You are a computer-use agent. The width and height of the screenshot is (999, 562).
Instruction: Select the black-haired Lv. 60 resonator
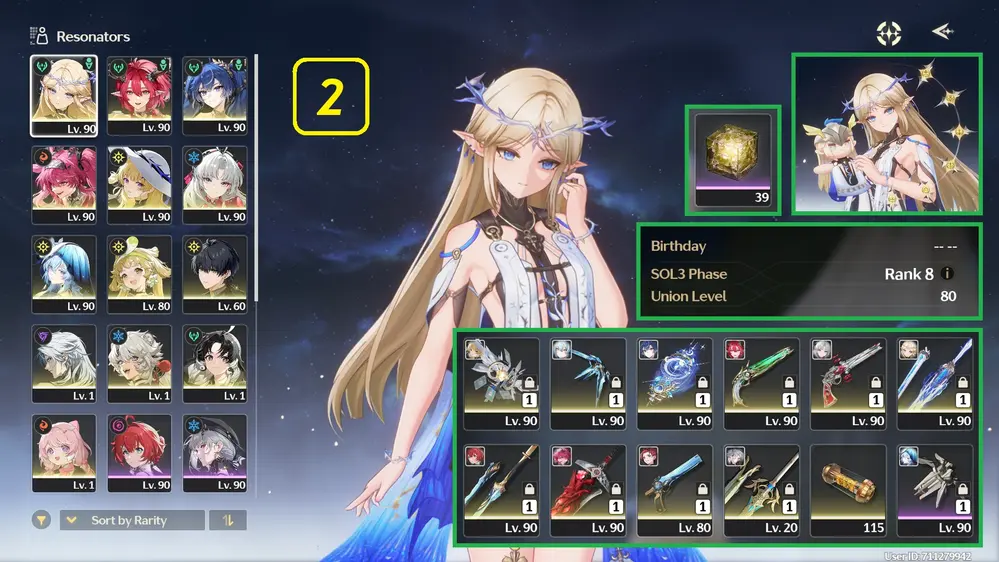pos(216,275)
